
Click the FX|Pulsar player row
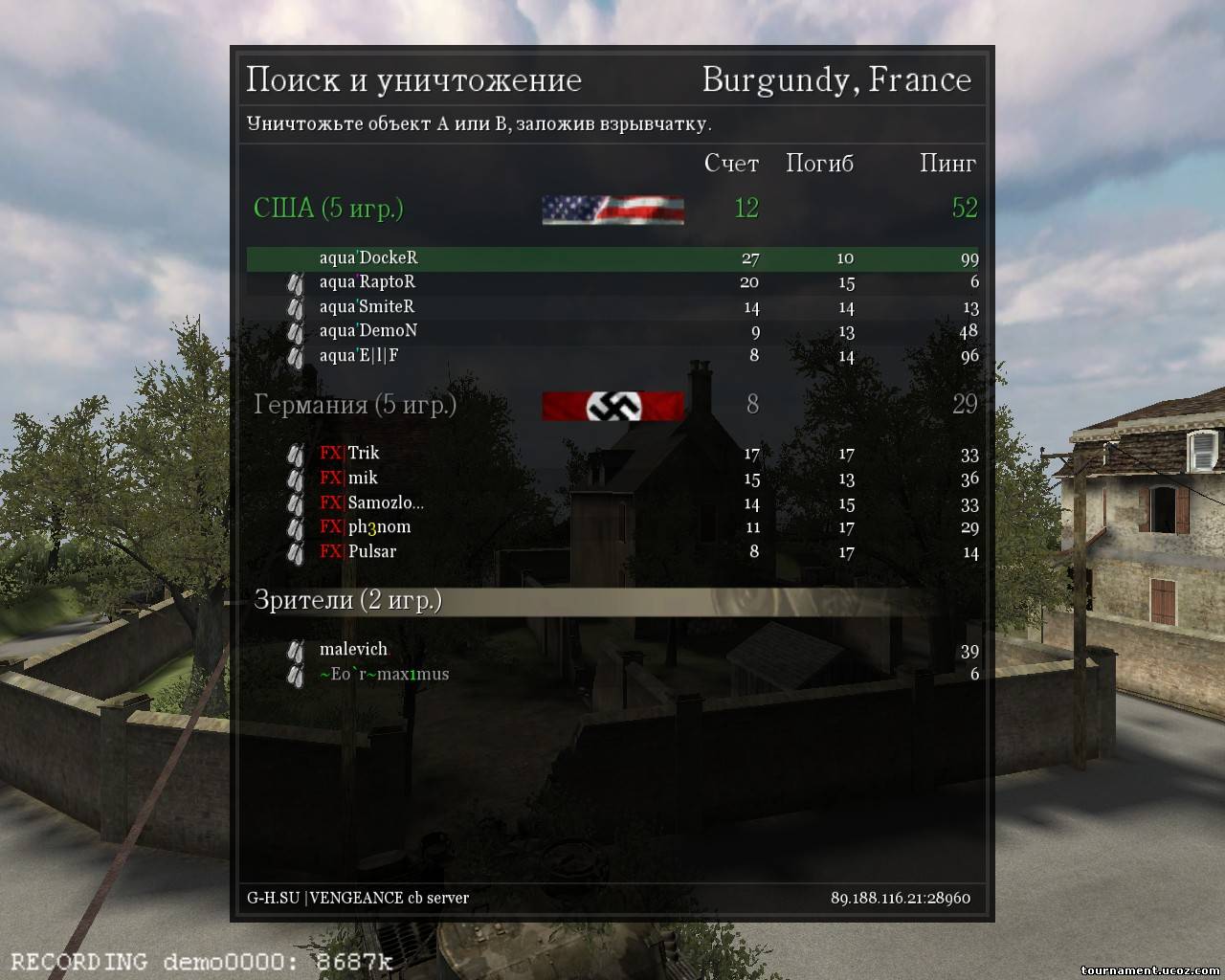[358, 552]
